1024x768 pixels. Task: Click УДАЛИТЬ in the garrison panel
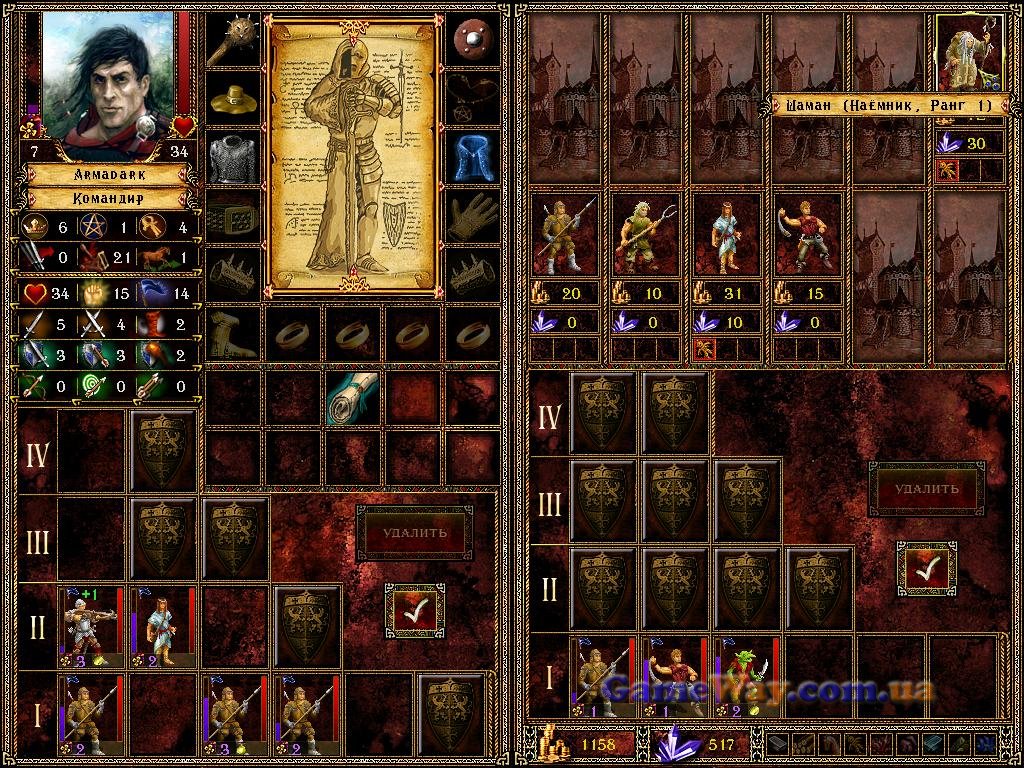coord(926,489)
